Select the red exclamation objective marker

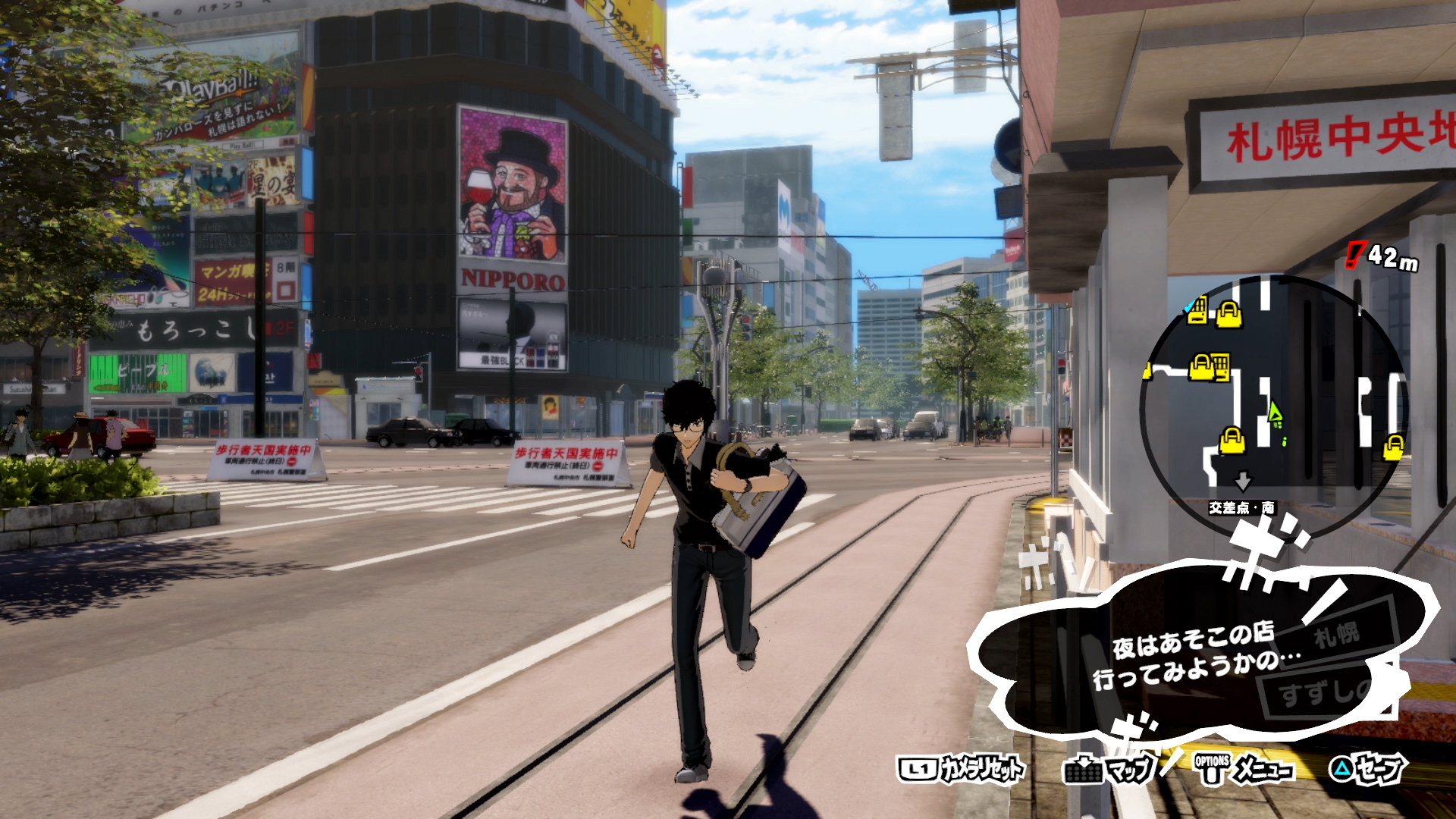(x=1354, y=256)
